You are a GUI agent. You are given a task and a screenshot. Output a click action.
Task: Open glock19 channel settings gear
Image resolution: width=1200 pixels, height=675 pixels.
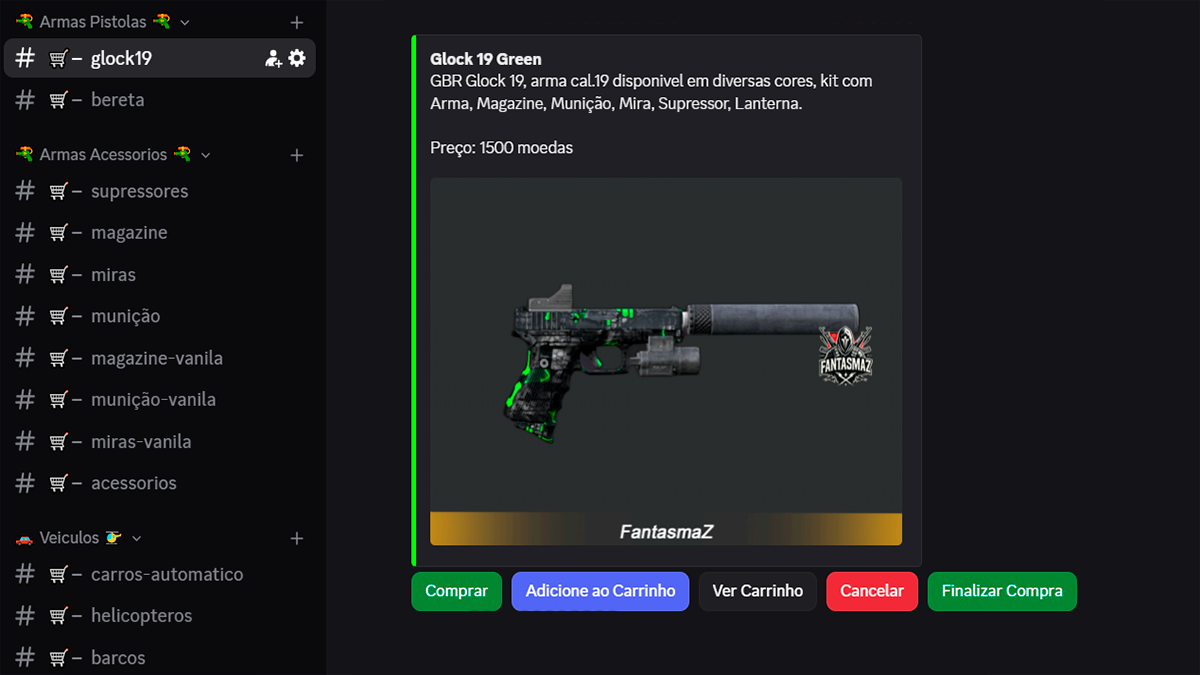coord(297,58)
